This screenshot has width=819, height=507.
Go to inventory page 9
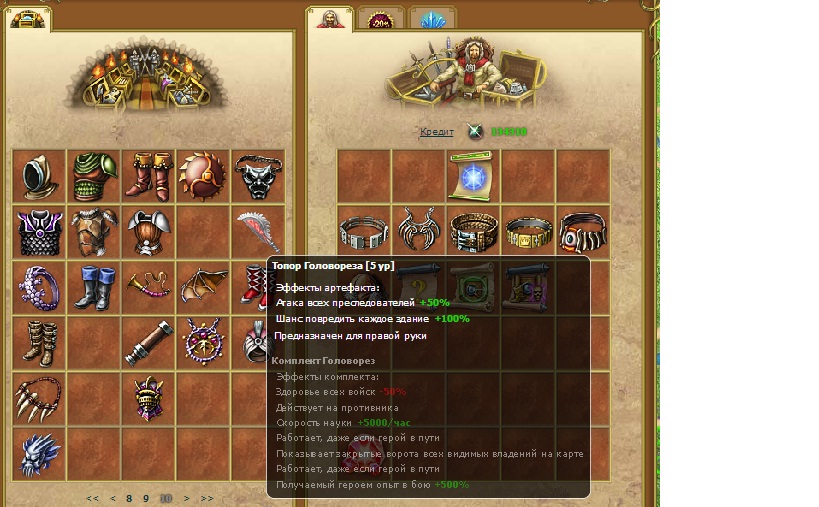(x=146, y=498)
